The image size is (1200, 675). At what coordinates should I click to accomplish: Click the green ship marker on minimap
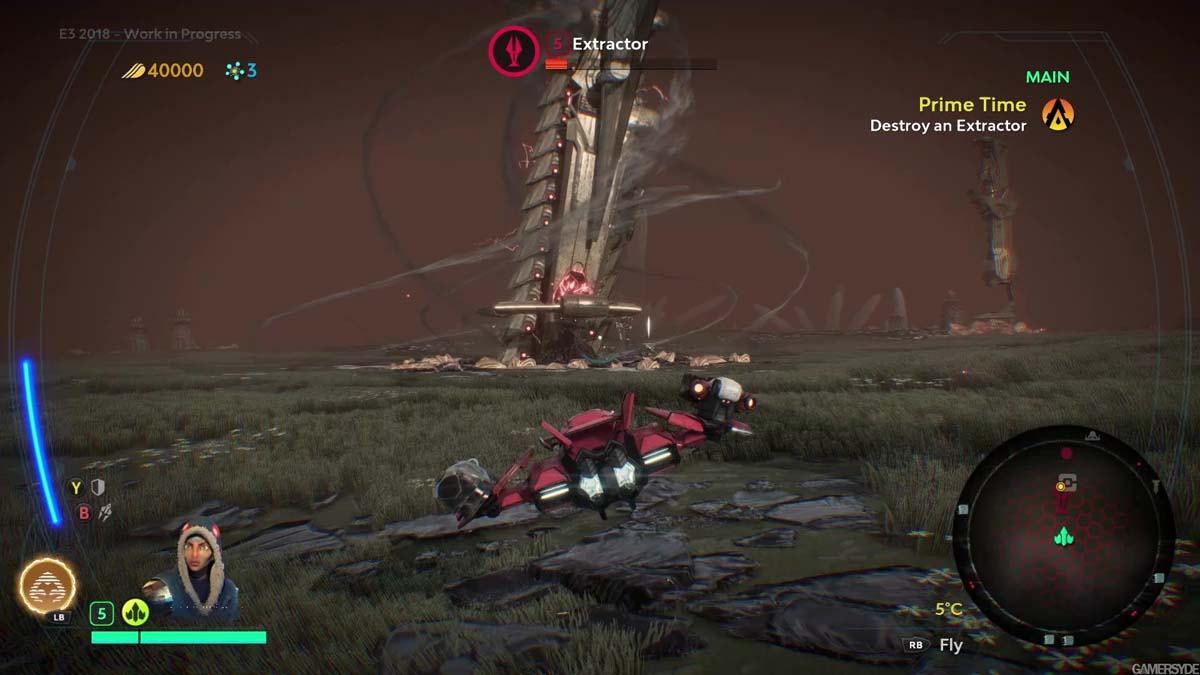click(1063, 538)
